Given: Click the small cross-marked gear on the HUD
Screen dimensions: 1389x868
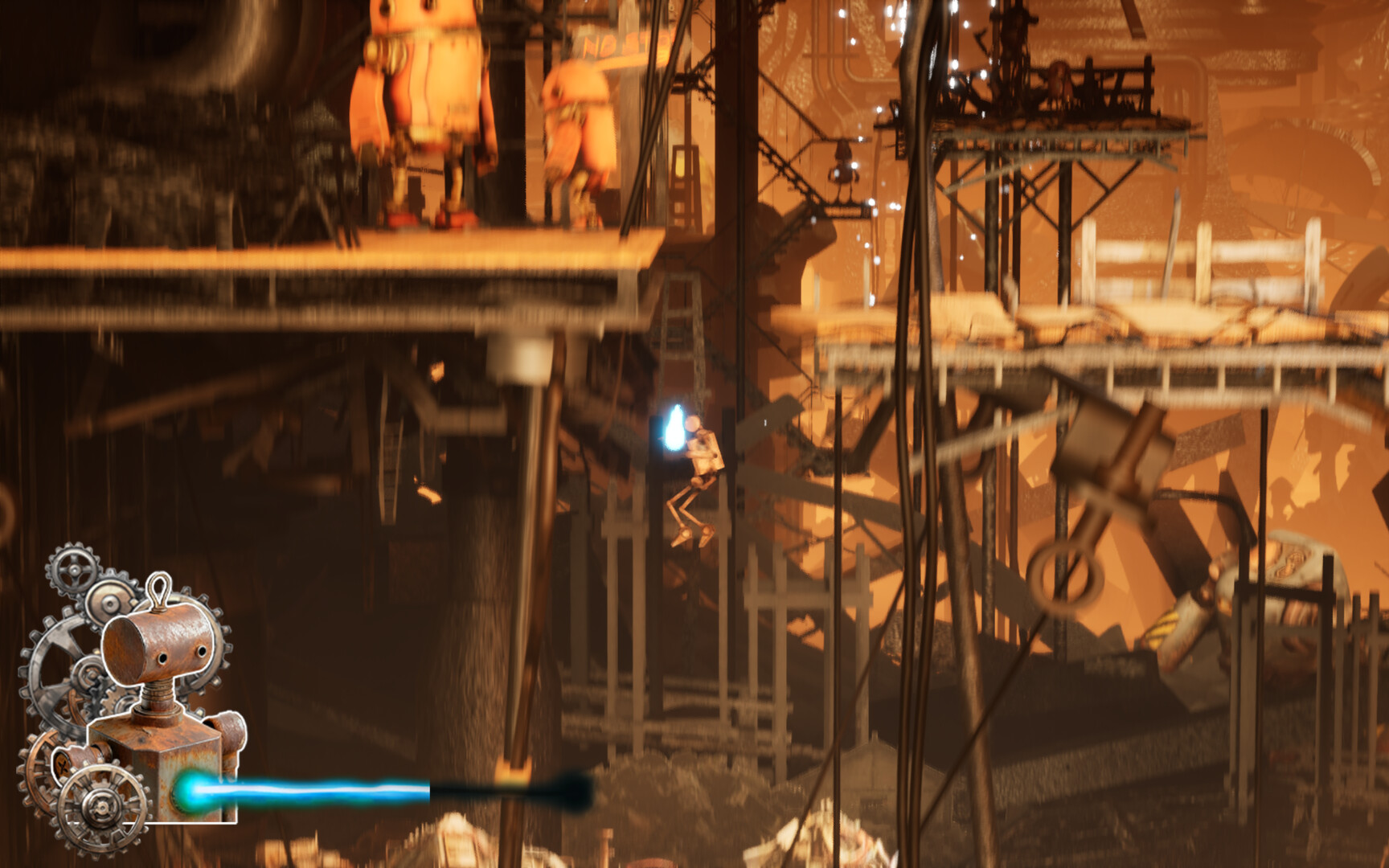Looking at the screenshot, I should 63,765.
